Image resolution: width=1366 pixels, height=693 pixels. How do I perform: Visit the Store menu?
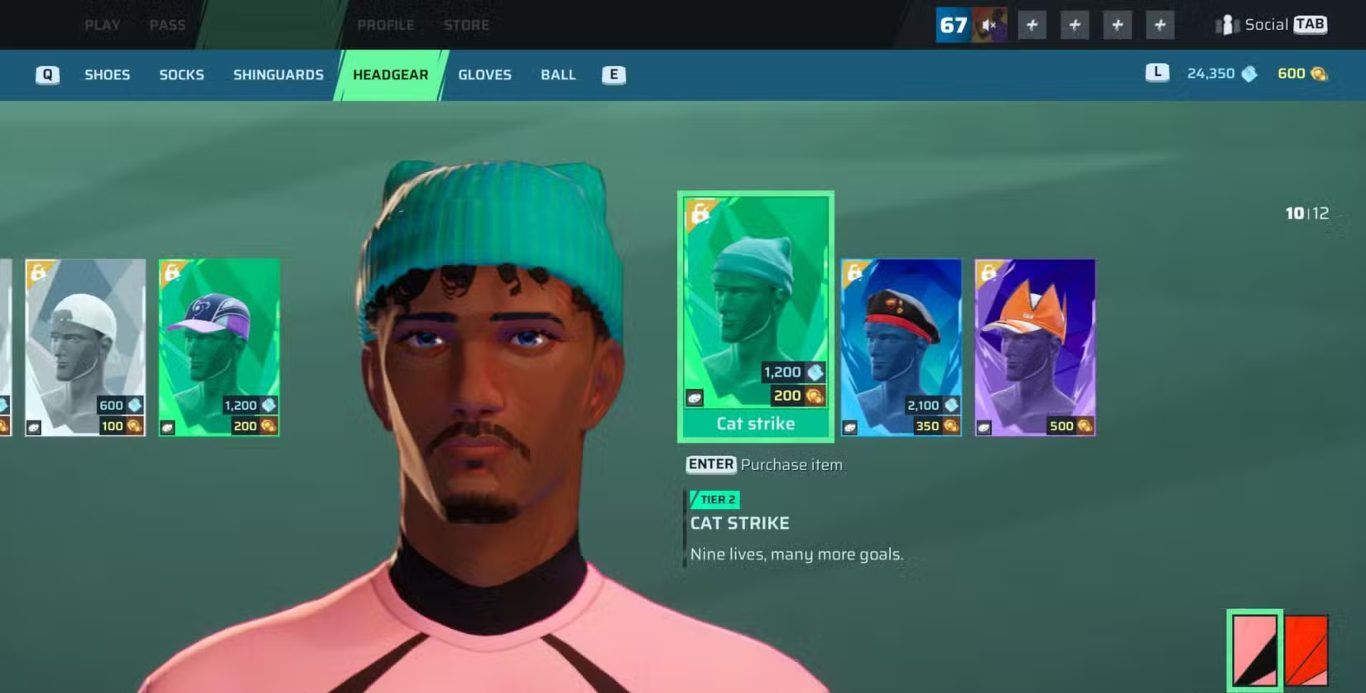[x=466, y=25]
